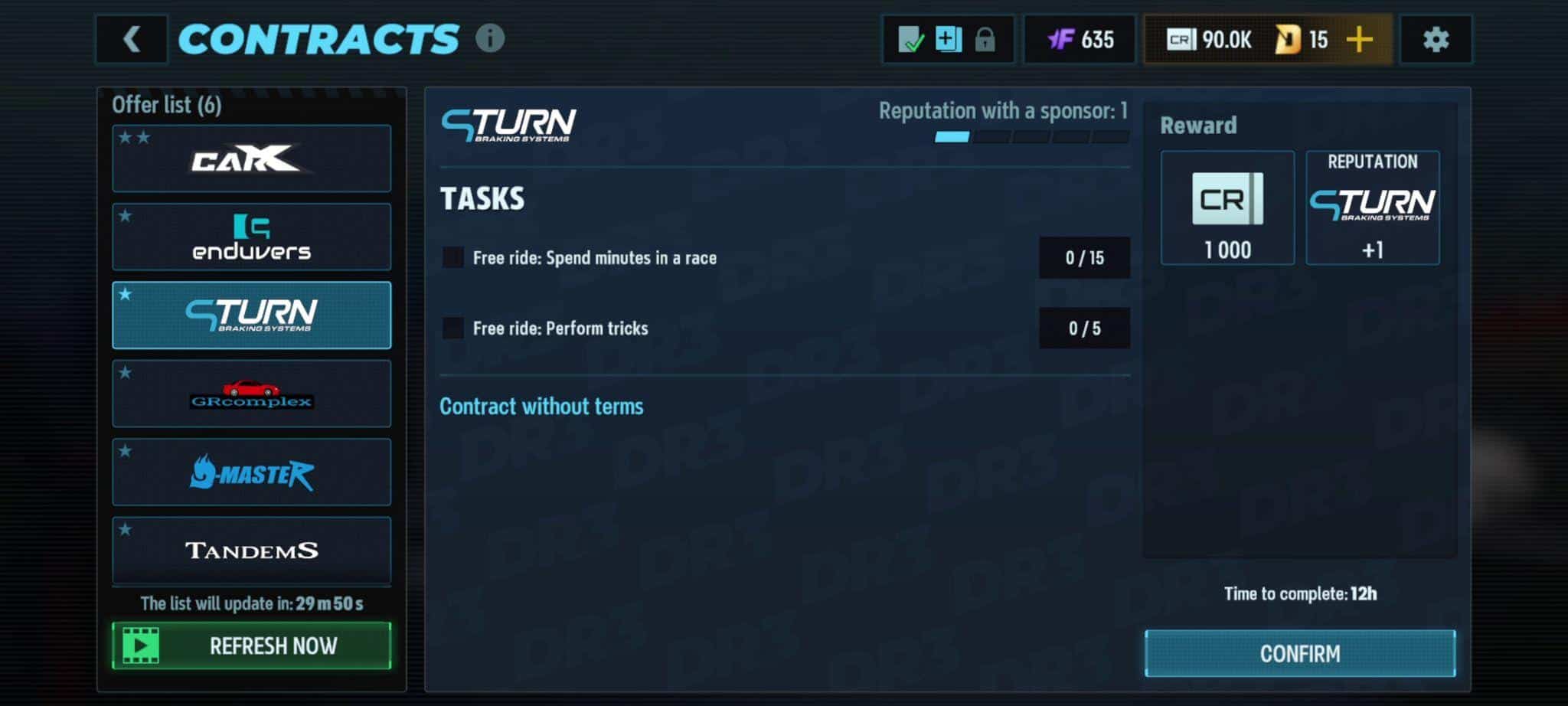
Task: Open the add-contract slot plus icon
Action: point(948,39)
